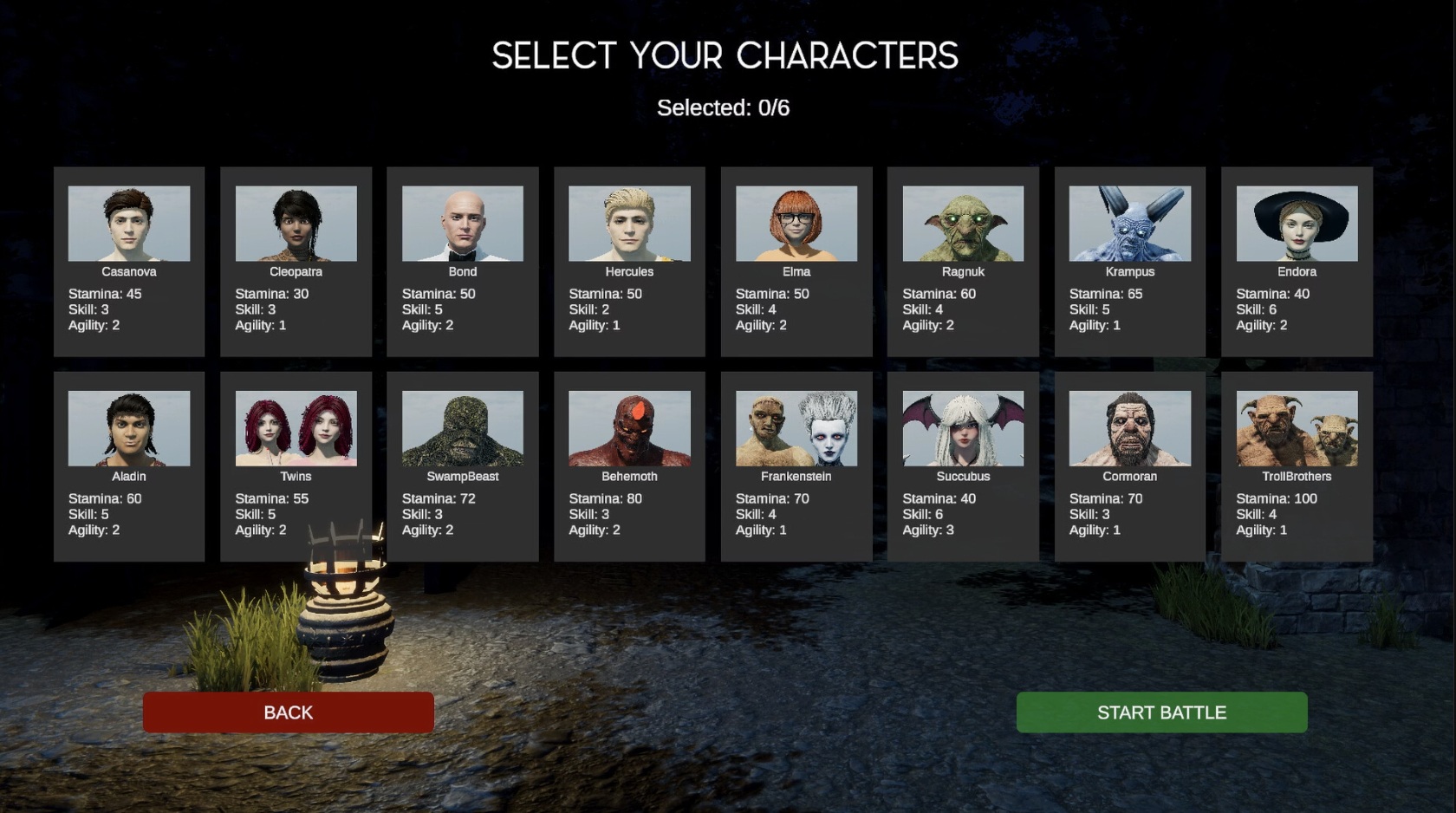1456x813 pixels.
Task: Click the red Back button
Action: tap(288, 712)
